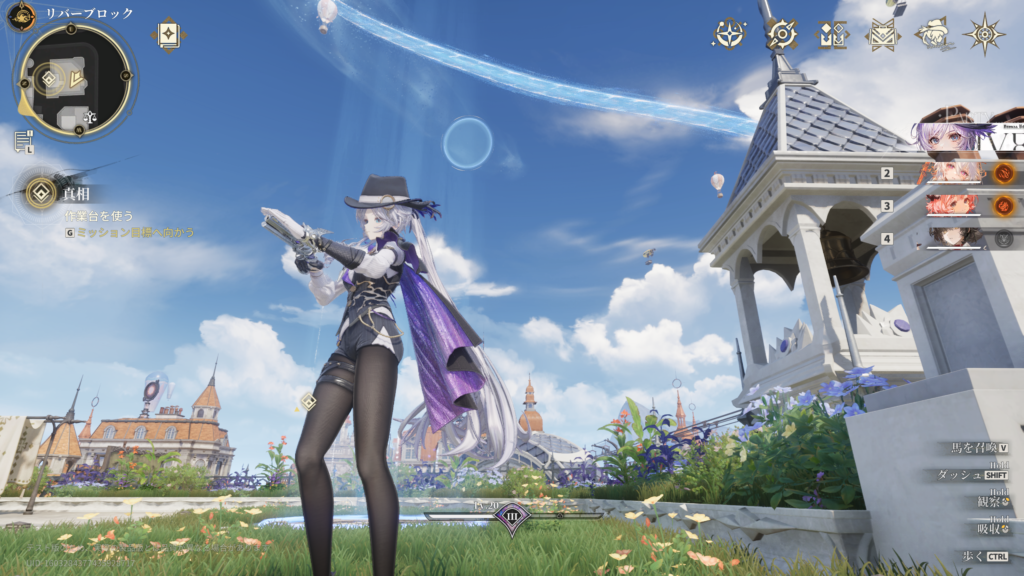
Task: Click the four-point star orbit icon
Action: [x=729, y=34]
